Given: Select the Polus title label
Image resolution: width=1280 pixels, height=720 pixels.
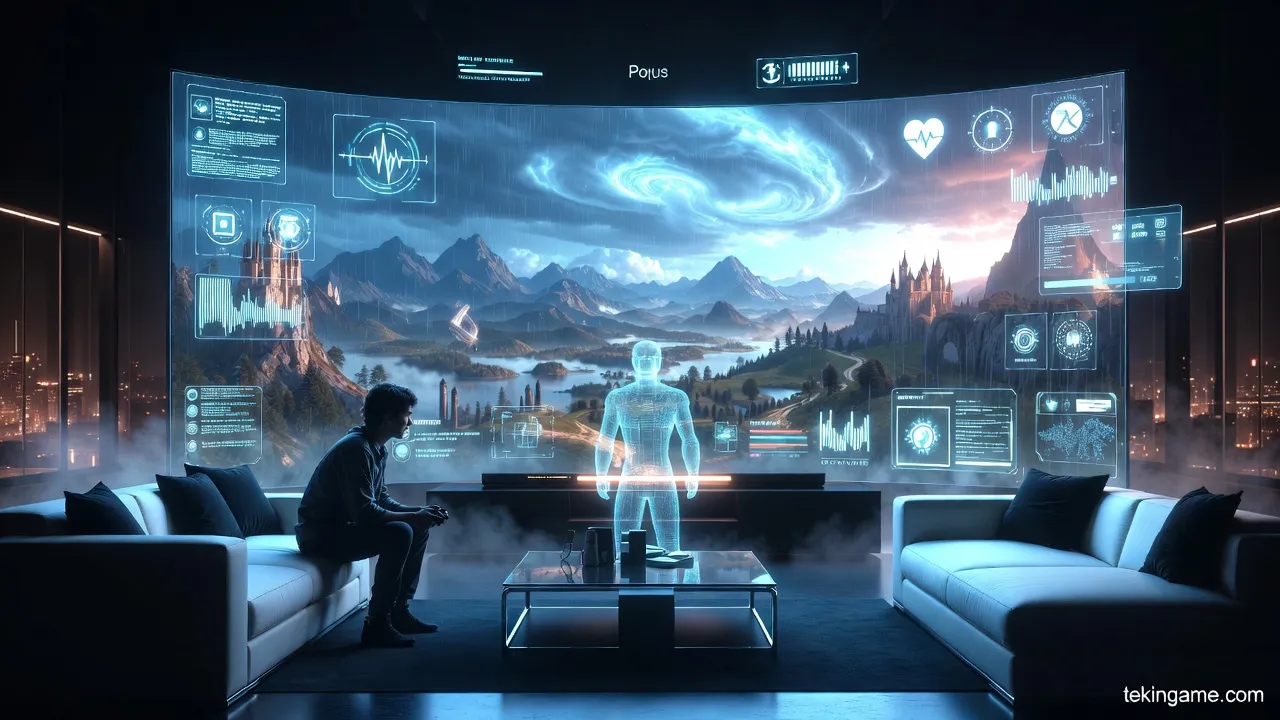Looking at the screenshot, I should [x=648, y=72].
